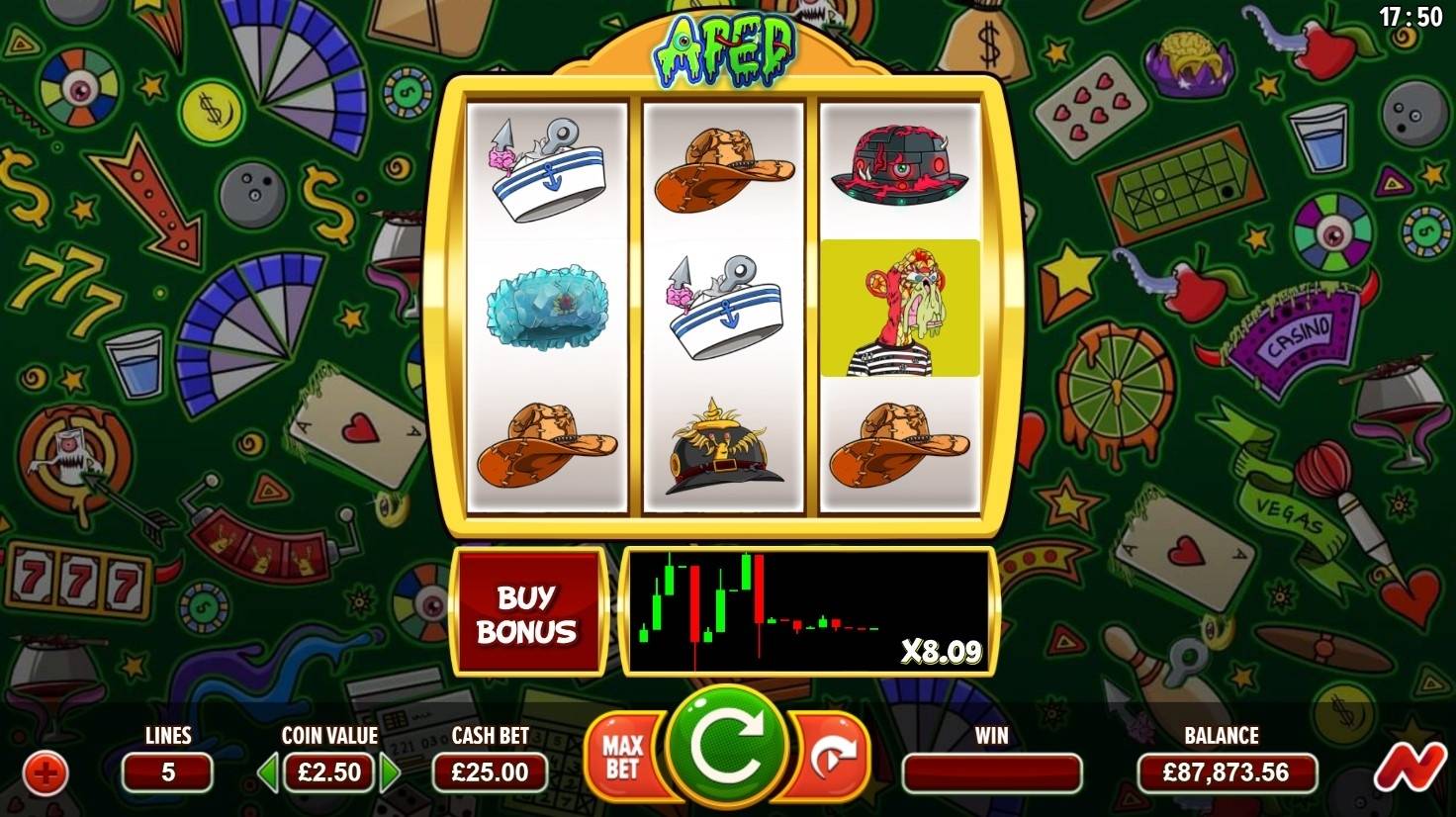The height and width of the screenshot is (817, 1456).
Task: Increase coin value with the right arrow
Action: point(391,772)
